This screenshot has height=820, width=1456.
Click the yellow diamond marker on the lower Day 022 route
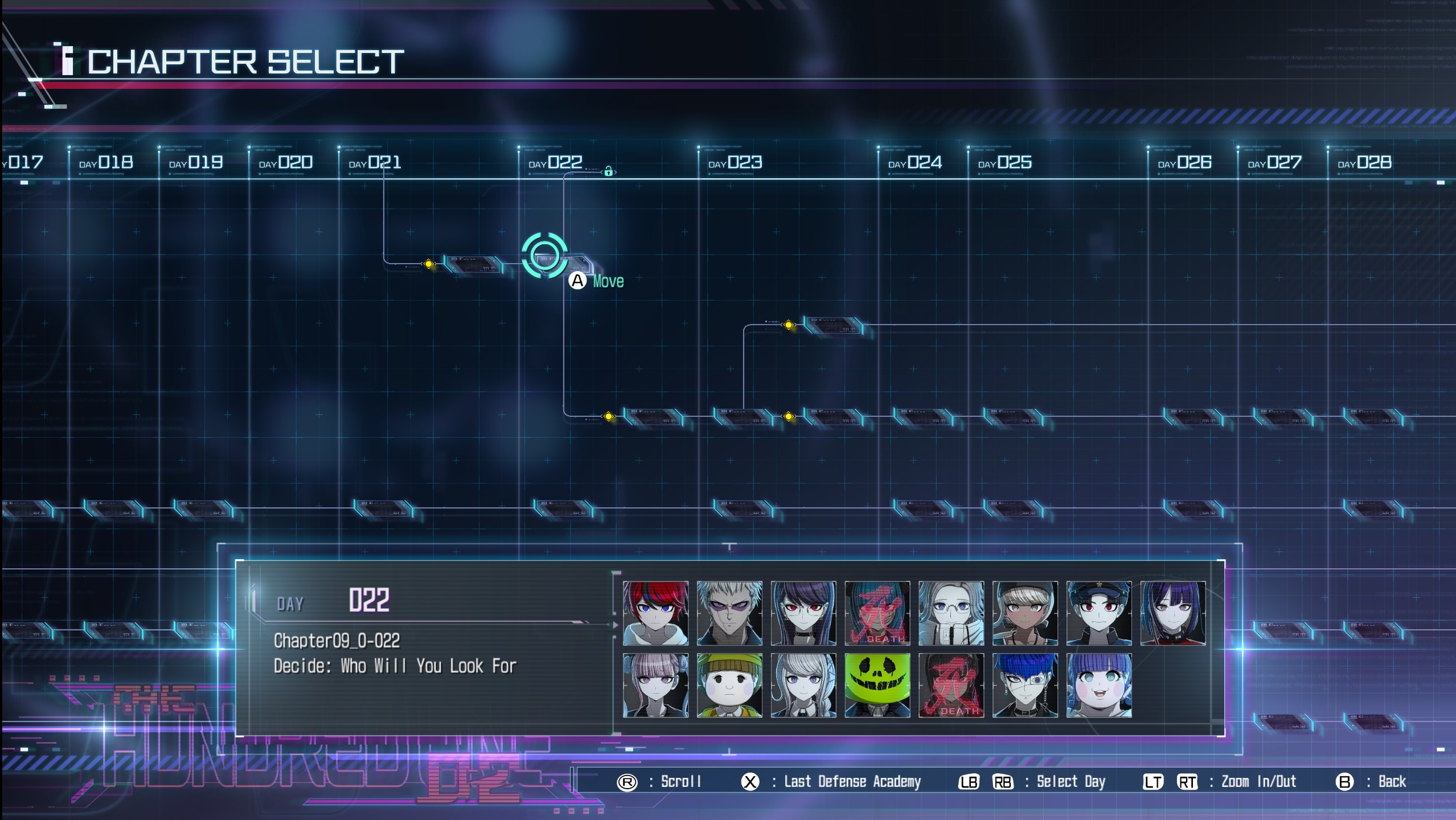[609, 416]
